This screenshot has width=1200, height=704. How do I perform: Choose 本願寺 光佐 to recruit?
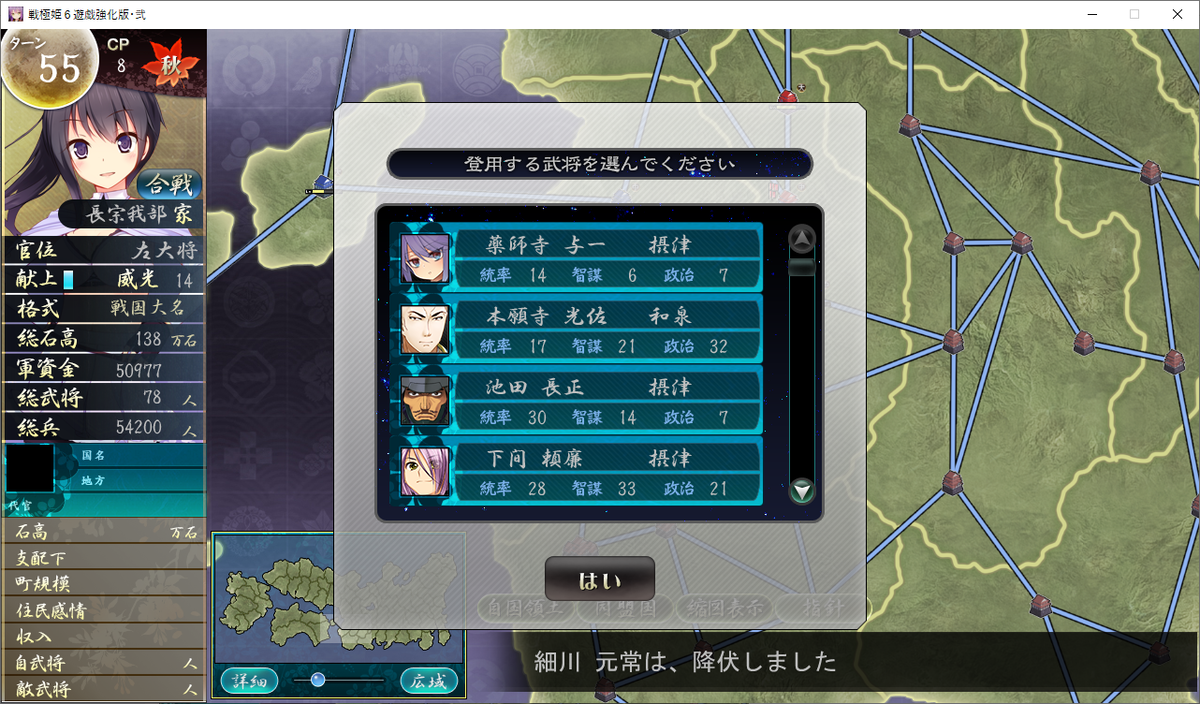click(x=580, y=329)
